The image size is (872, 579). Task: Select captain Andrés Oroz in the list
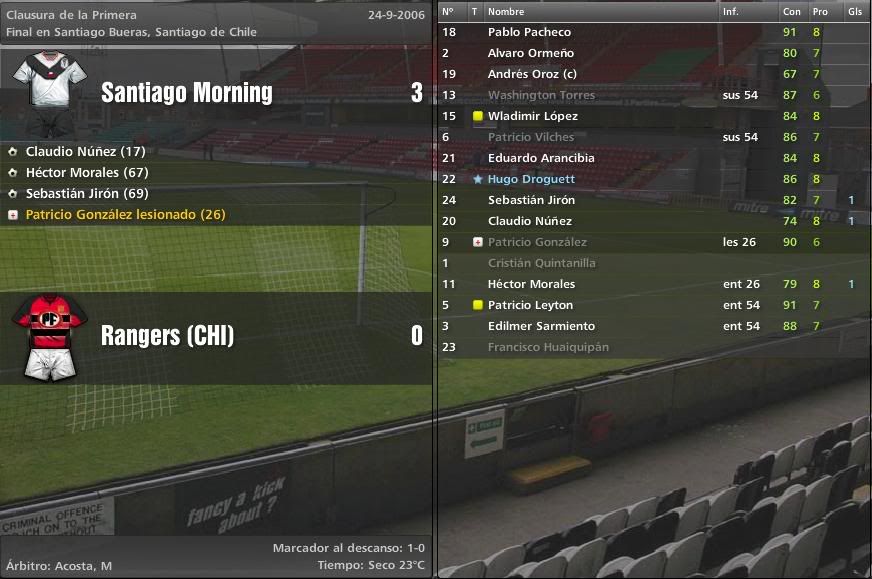click(x=532, y=74)
